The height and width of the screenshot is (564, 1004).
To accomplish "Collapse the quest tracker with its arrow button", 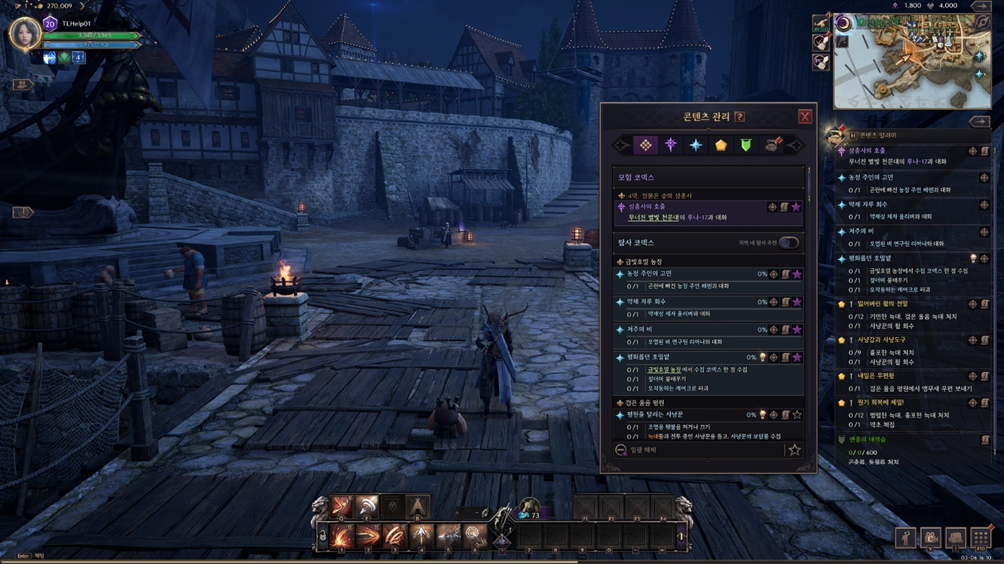I will tap(979, 122).
